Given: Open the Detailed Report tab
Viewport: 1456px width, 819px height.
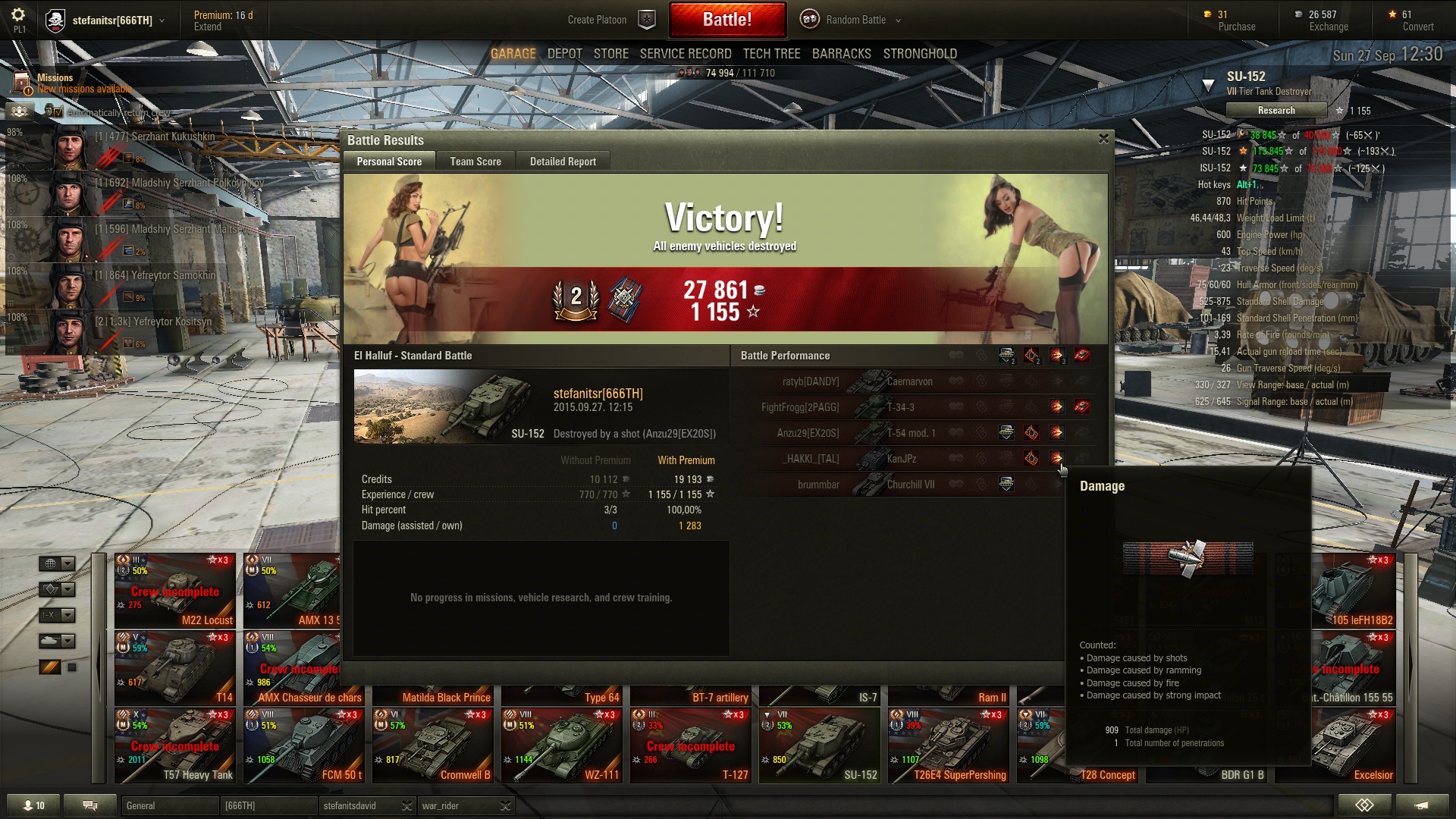Looking at the screenshot, I should click(x=563, y=162).
